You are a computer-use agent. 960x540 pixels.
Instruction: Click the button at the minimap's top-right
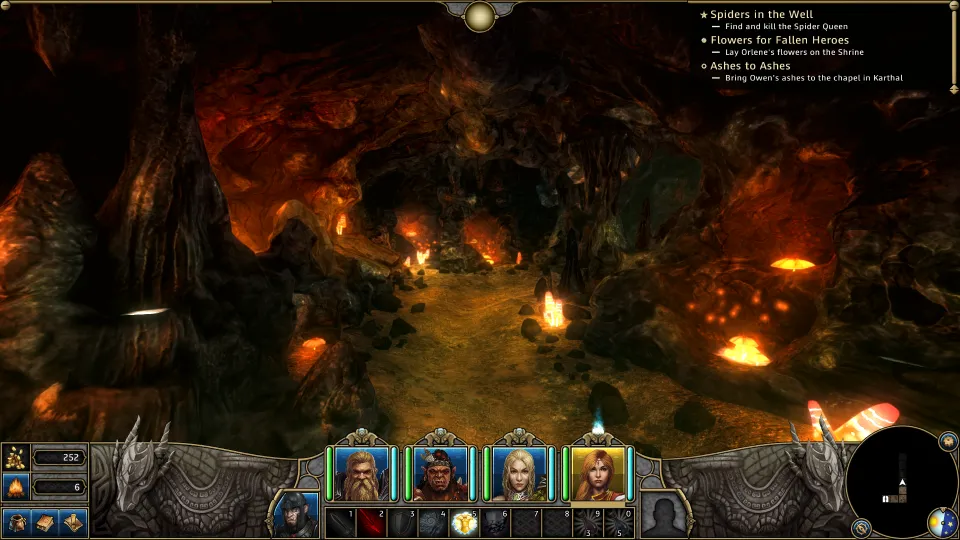coord(947,440)
